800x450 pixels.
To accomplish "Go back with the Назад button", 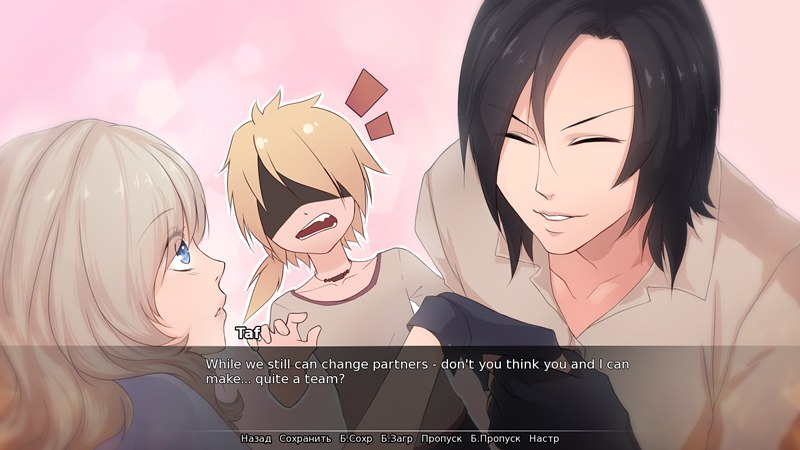I will click(256, 439).
